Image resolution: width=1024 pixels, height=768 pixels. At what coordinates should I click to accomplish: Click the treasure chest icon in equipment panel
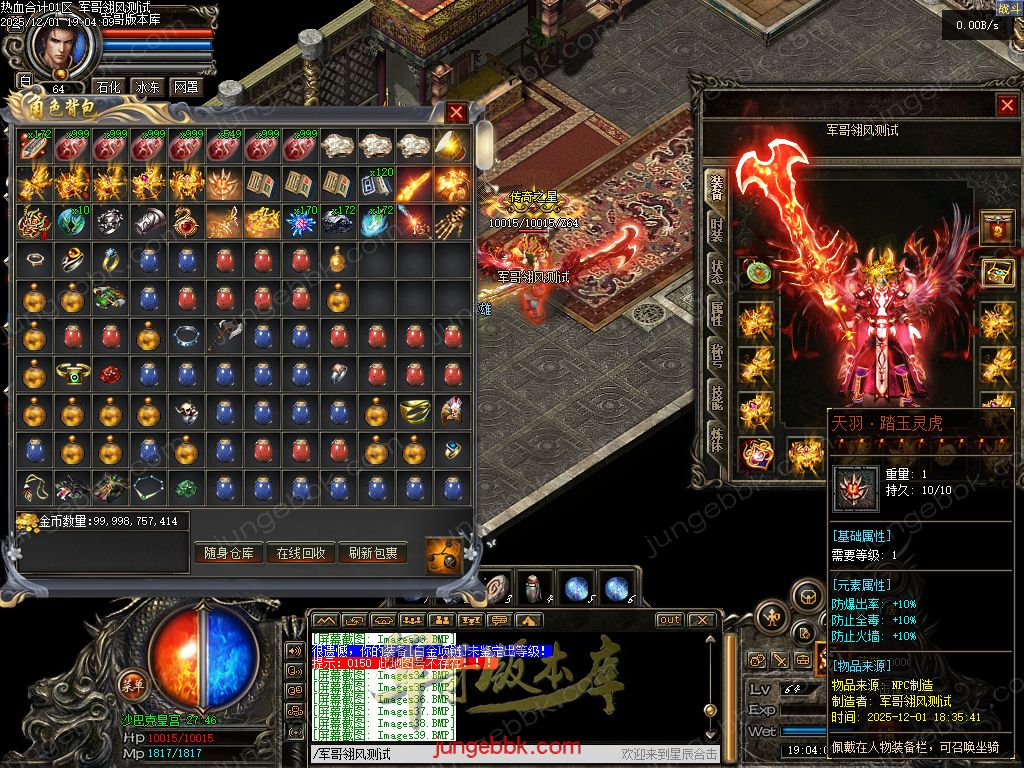pyautogui.click(x=996, y=271)
